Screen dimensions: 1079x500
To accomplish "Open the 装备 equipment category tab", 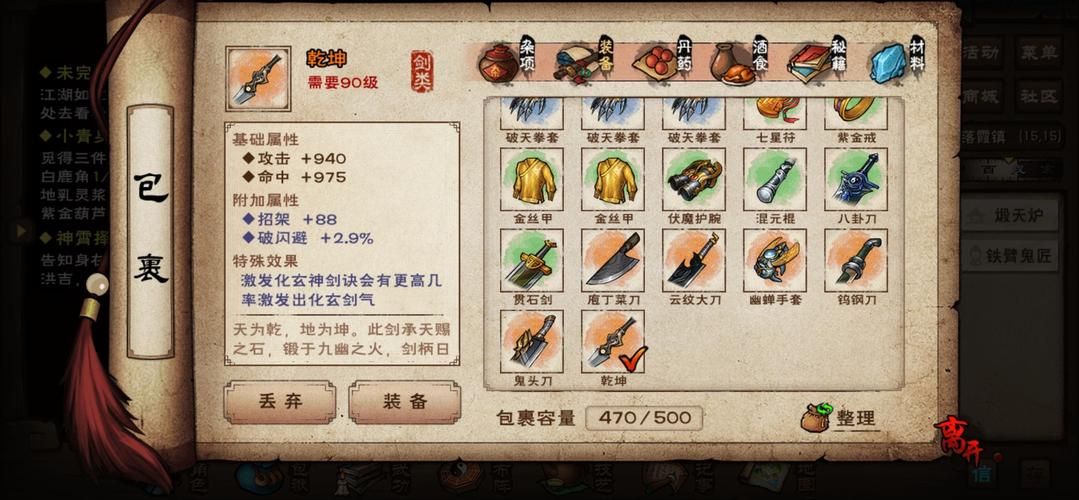I will tap(584, 61).
